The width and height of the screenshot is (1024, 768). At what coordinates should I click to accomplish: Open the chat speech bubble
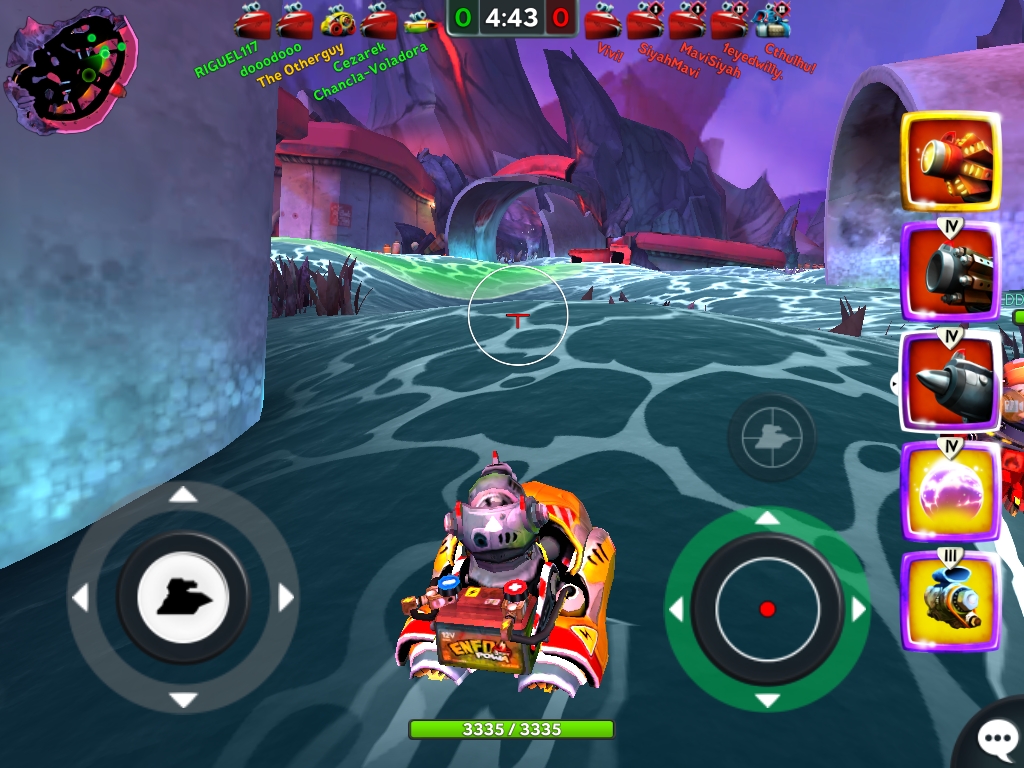point(995,740)
